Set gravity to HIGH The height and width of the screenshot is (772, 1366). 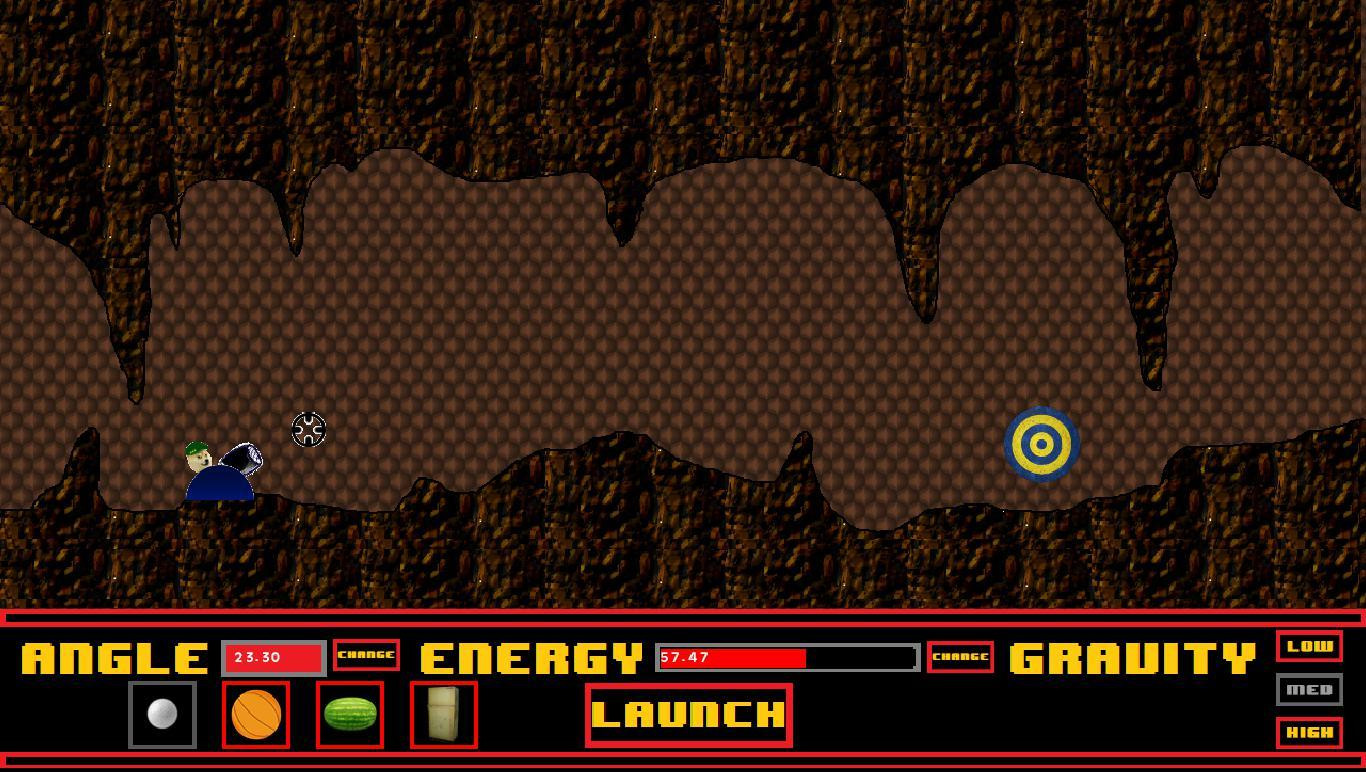click(x=1310, y=732)
